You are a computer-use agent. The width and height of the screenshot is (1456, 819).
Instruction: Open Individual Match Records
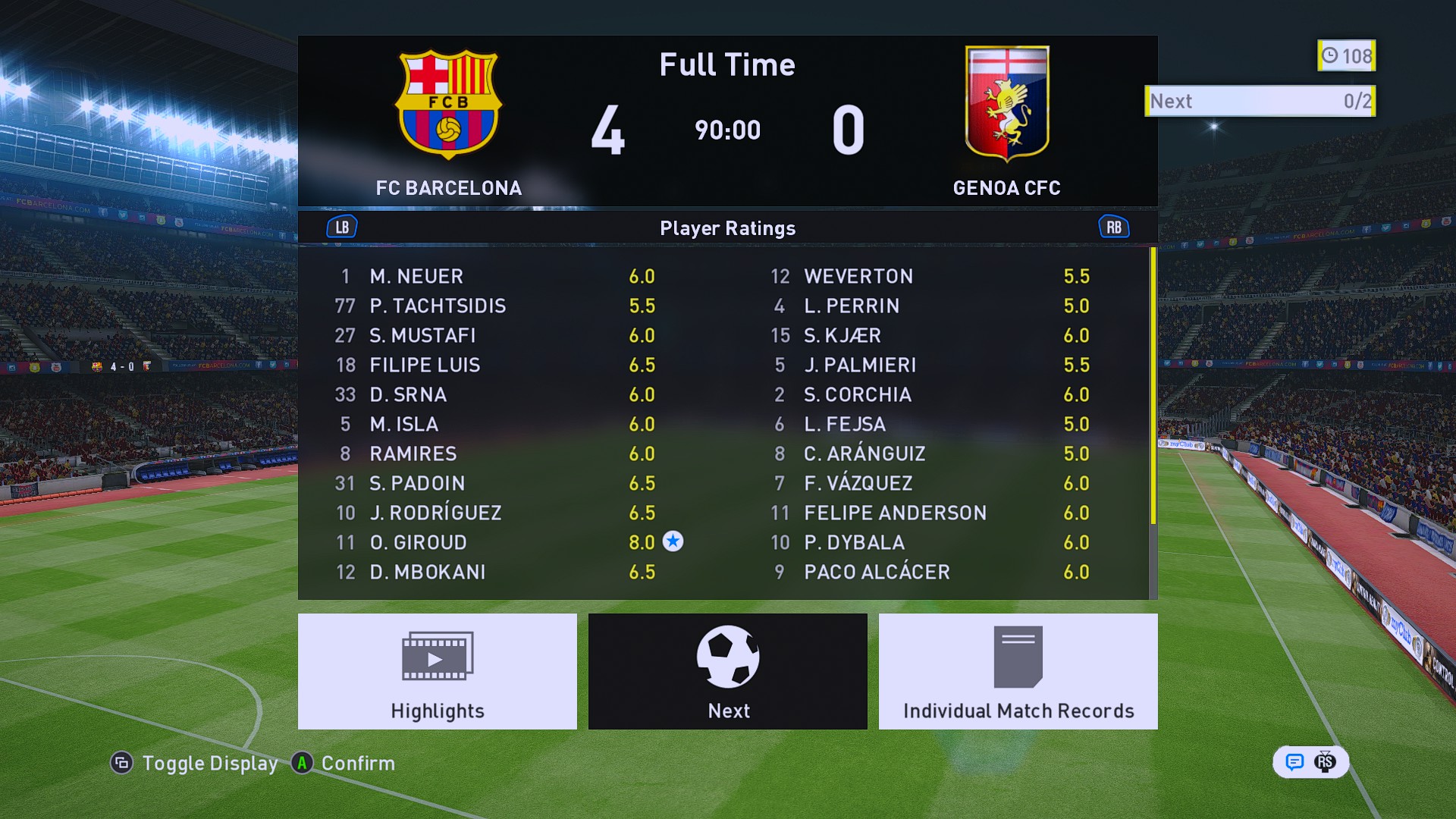1018,671
